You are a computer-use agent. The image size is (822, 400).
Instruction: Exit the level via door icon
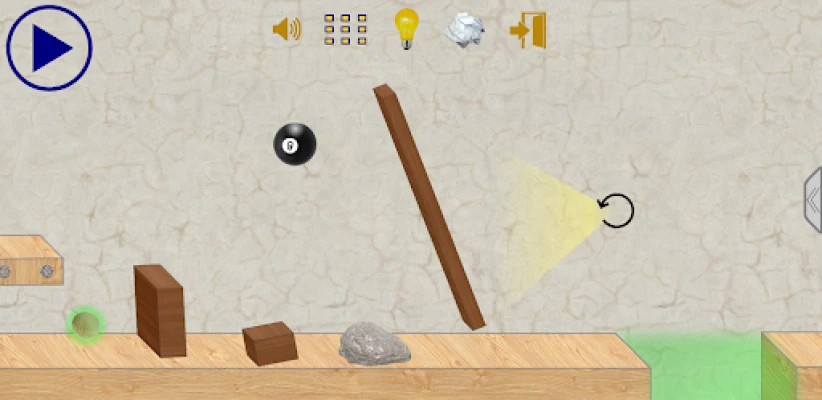coord(527,29)
